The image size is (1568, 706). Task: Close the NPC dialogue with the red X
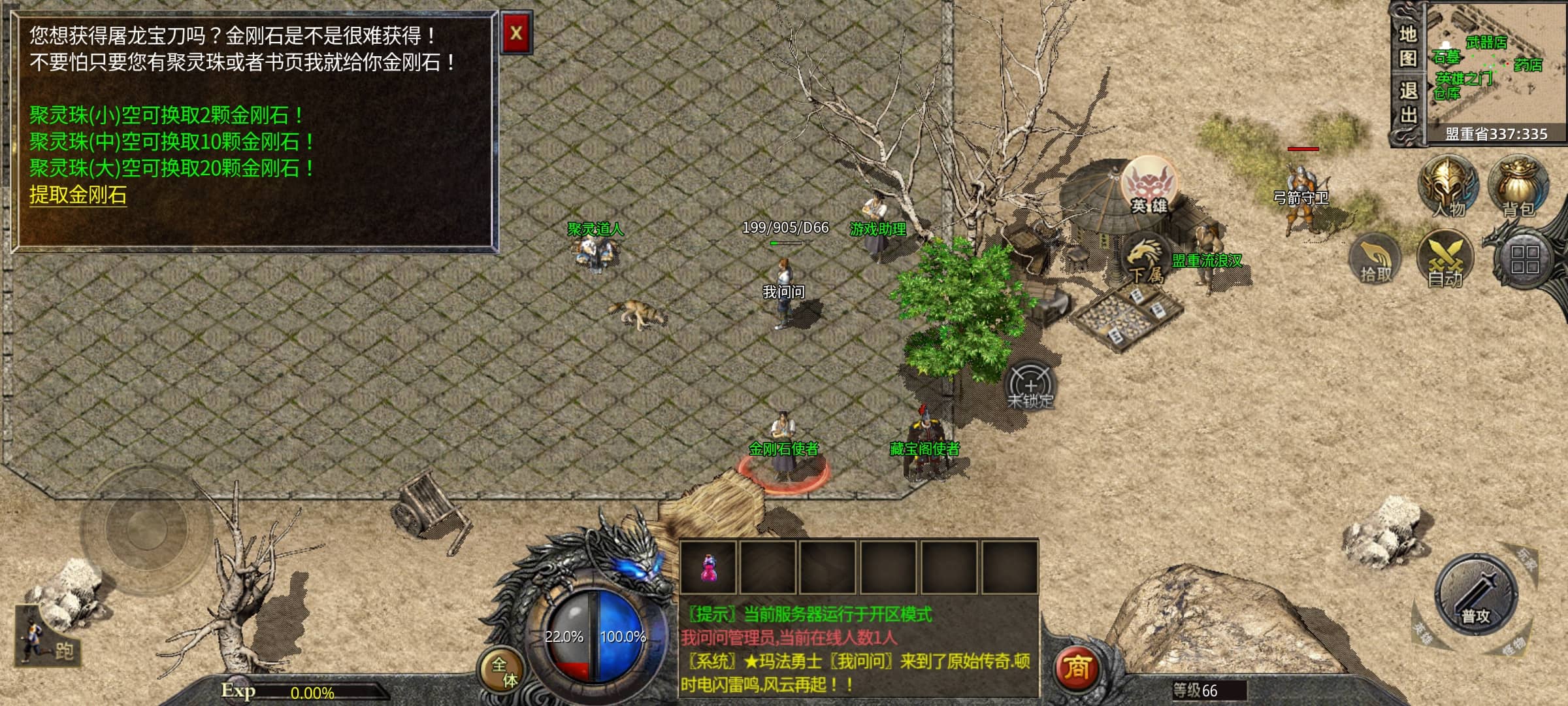tap(516, 33)
